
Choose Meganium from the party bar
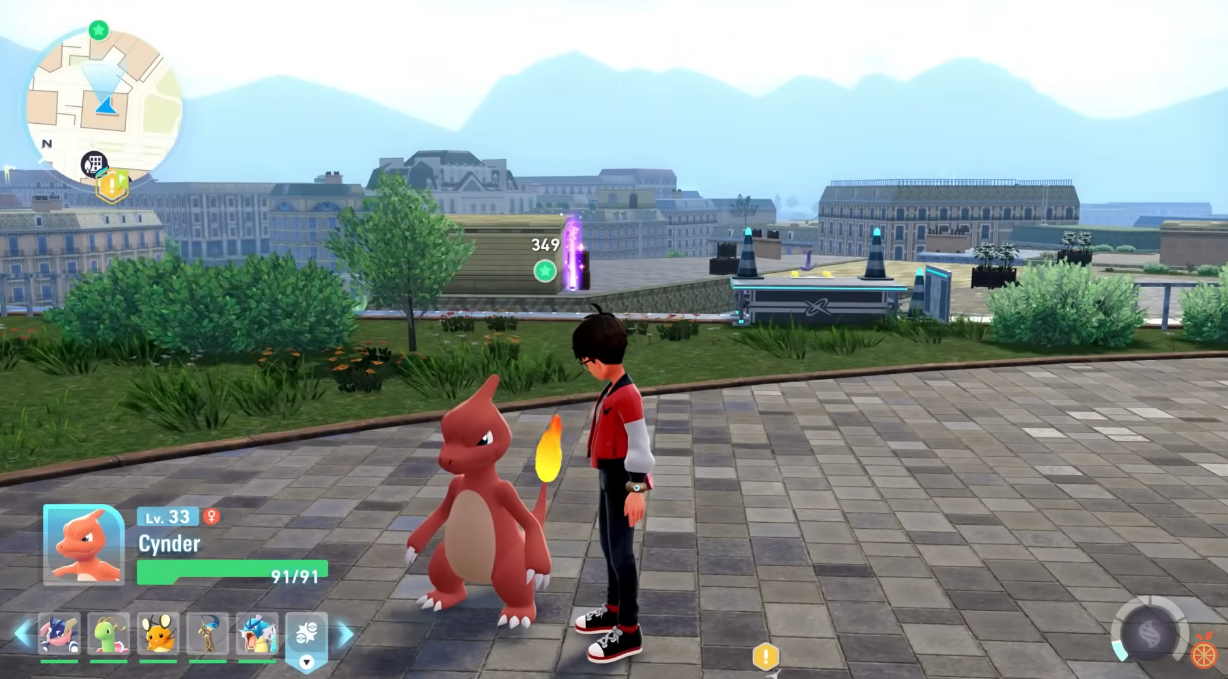point(108,634)
